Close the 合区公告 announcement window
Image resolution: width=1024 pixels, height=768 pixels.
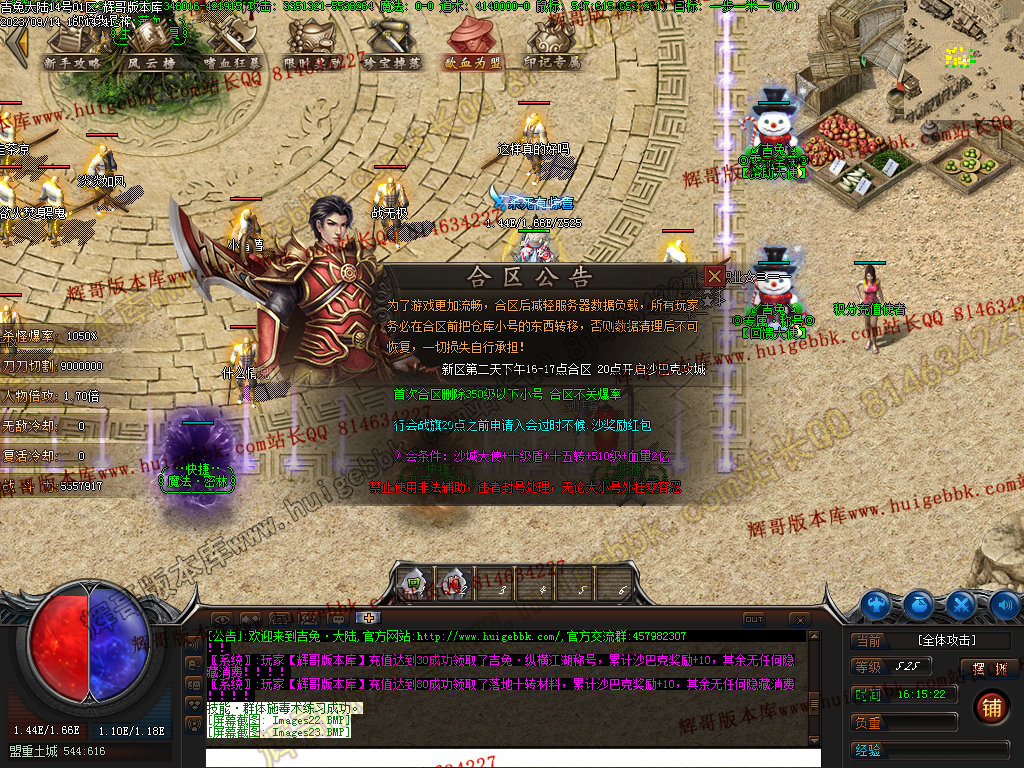714,276
